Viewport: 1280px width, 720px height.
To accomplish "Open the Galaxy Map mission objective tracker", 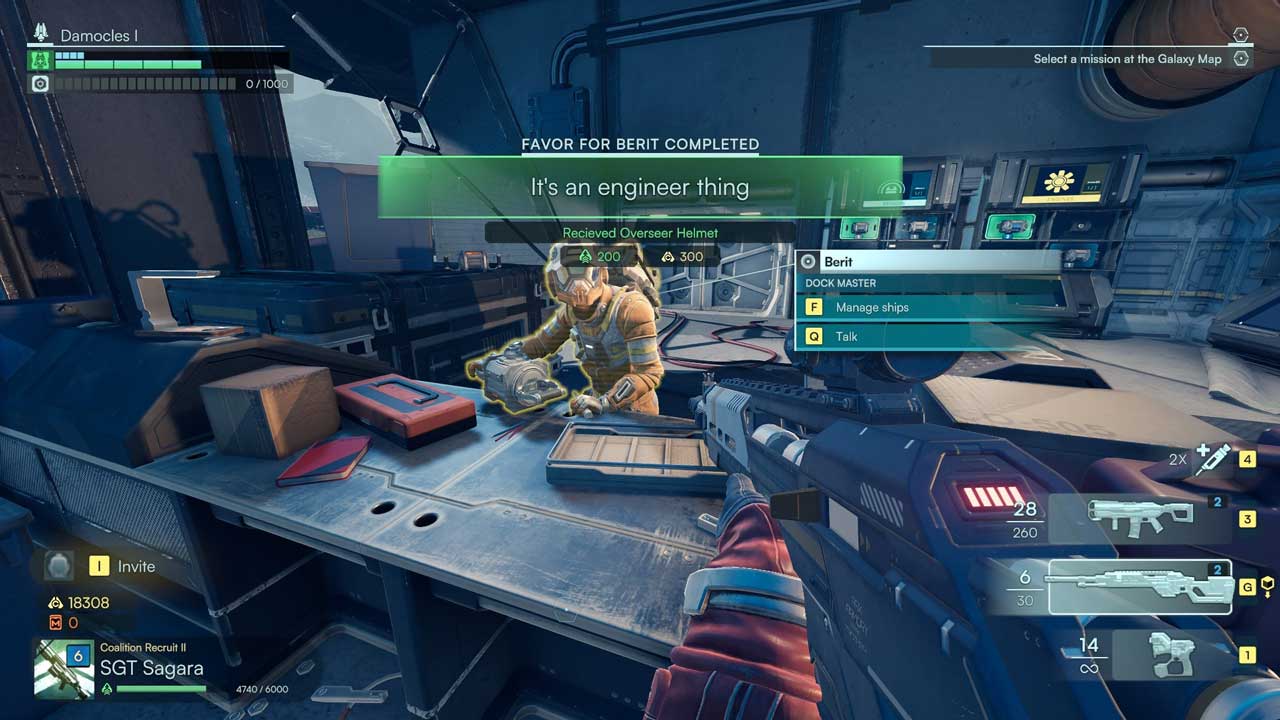I will pyautogui.click(x=1127, y=59).
